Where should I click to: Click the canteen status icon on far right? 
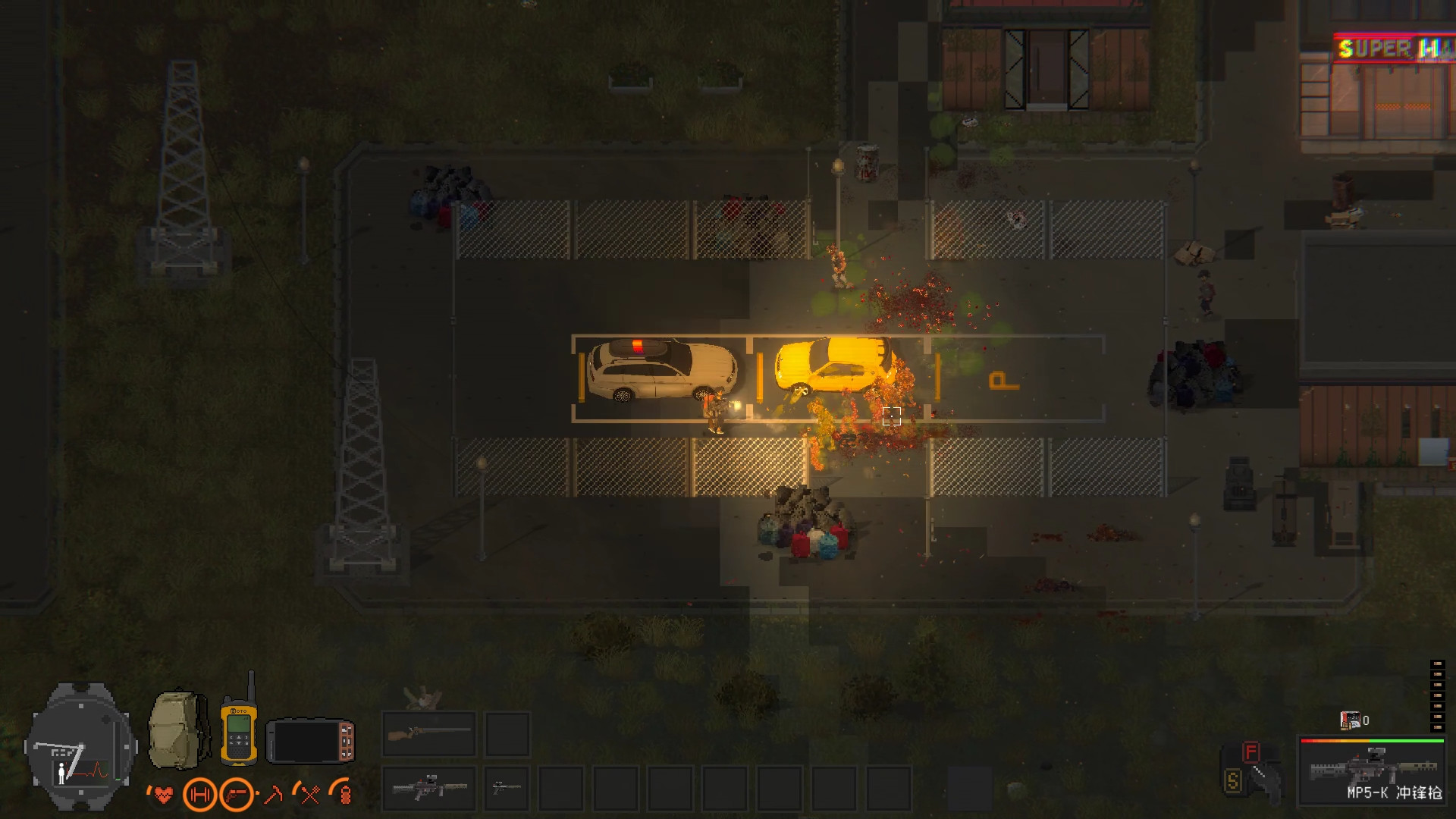point(345,796)
